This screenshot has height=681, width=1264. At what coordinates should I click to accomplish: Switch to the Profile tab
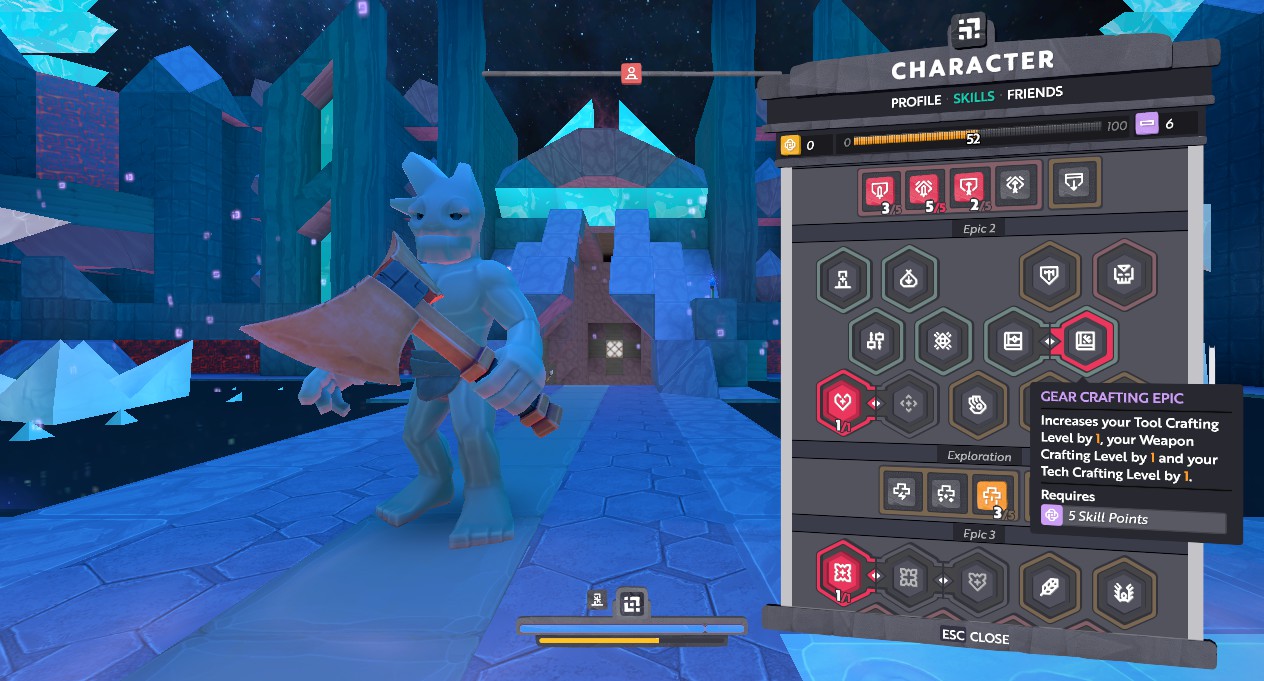pos(916,100)
